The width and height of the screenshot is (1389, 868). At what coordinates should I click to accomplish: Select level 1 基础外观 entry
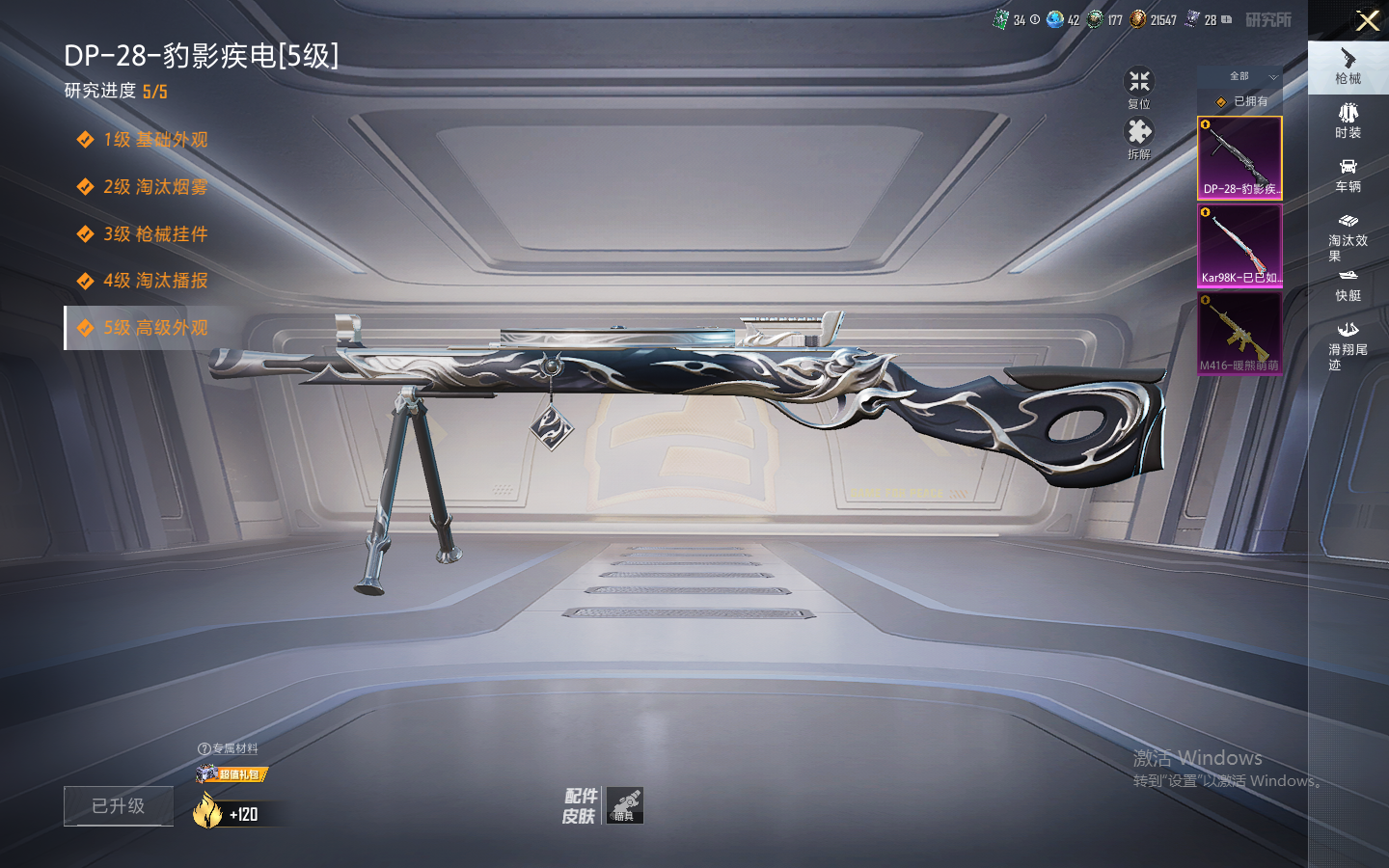(154, 140)
